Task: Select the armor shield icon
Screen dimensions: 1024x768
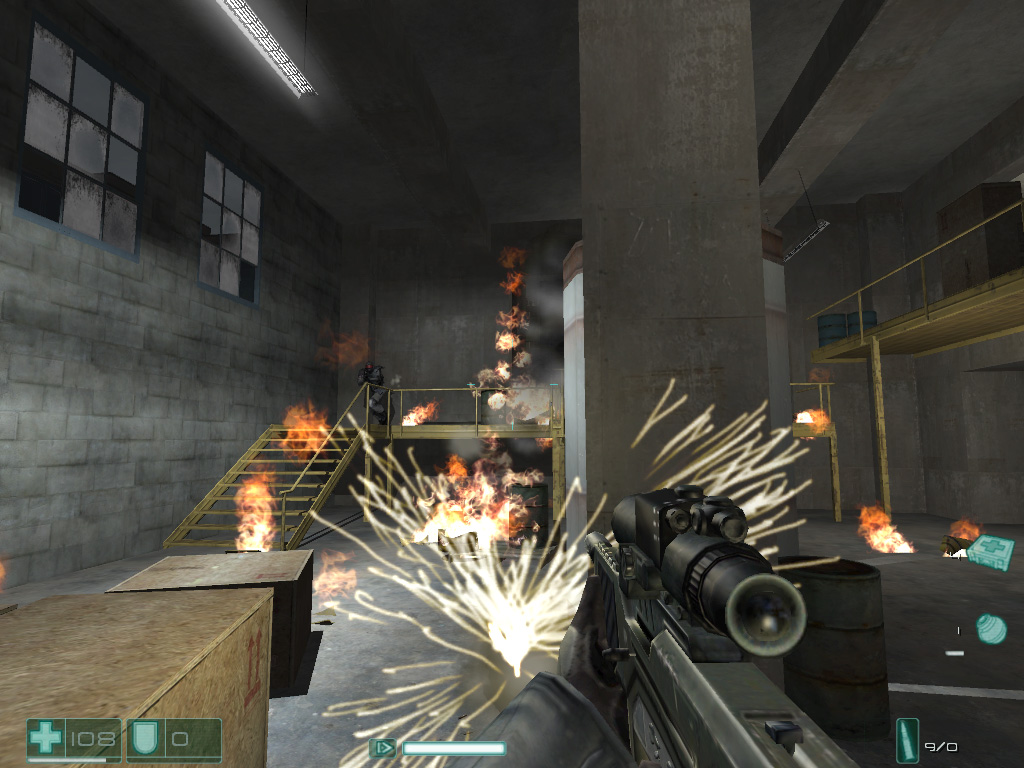Action: coord(145,740)
